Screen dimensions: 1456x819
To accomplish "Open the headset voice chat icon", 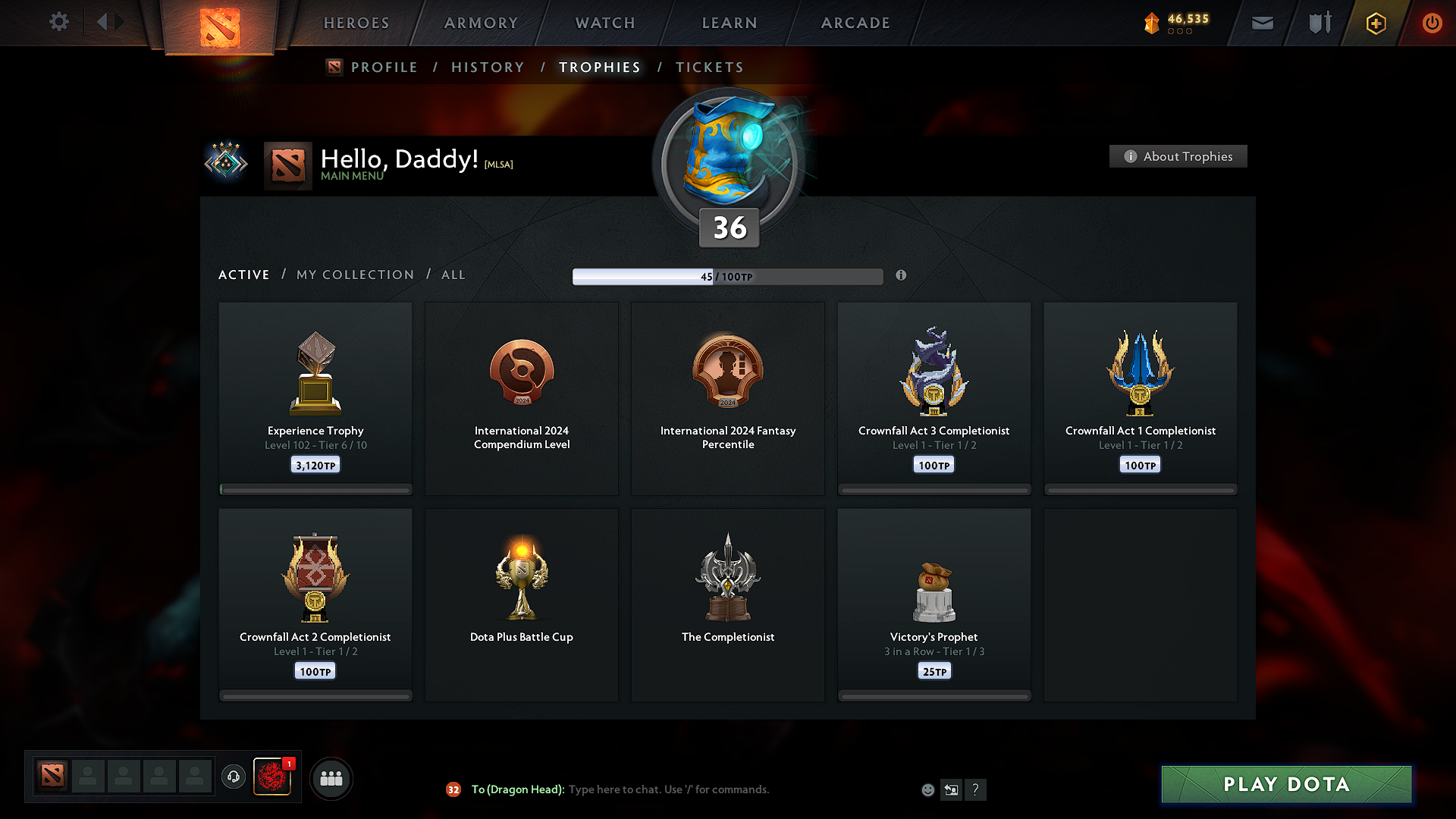I will click(x=233, y=777).
